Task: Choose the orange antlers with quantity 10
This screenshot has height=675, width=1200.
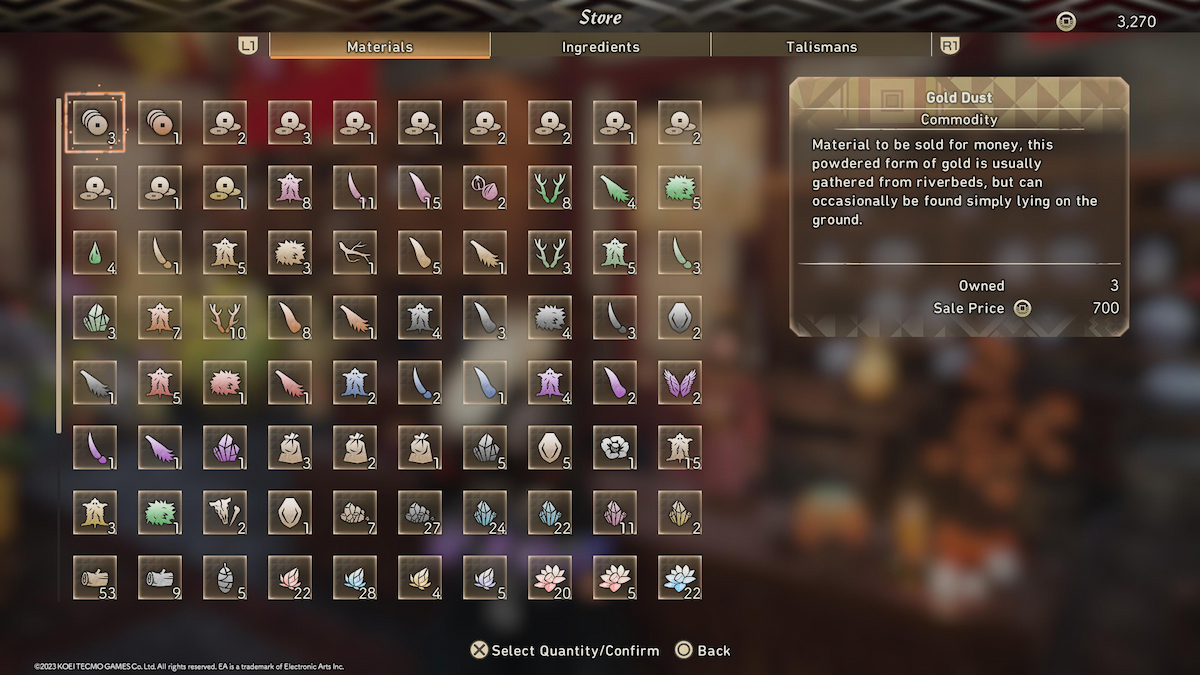Action: (225, 317)
